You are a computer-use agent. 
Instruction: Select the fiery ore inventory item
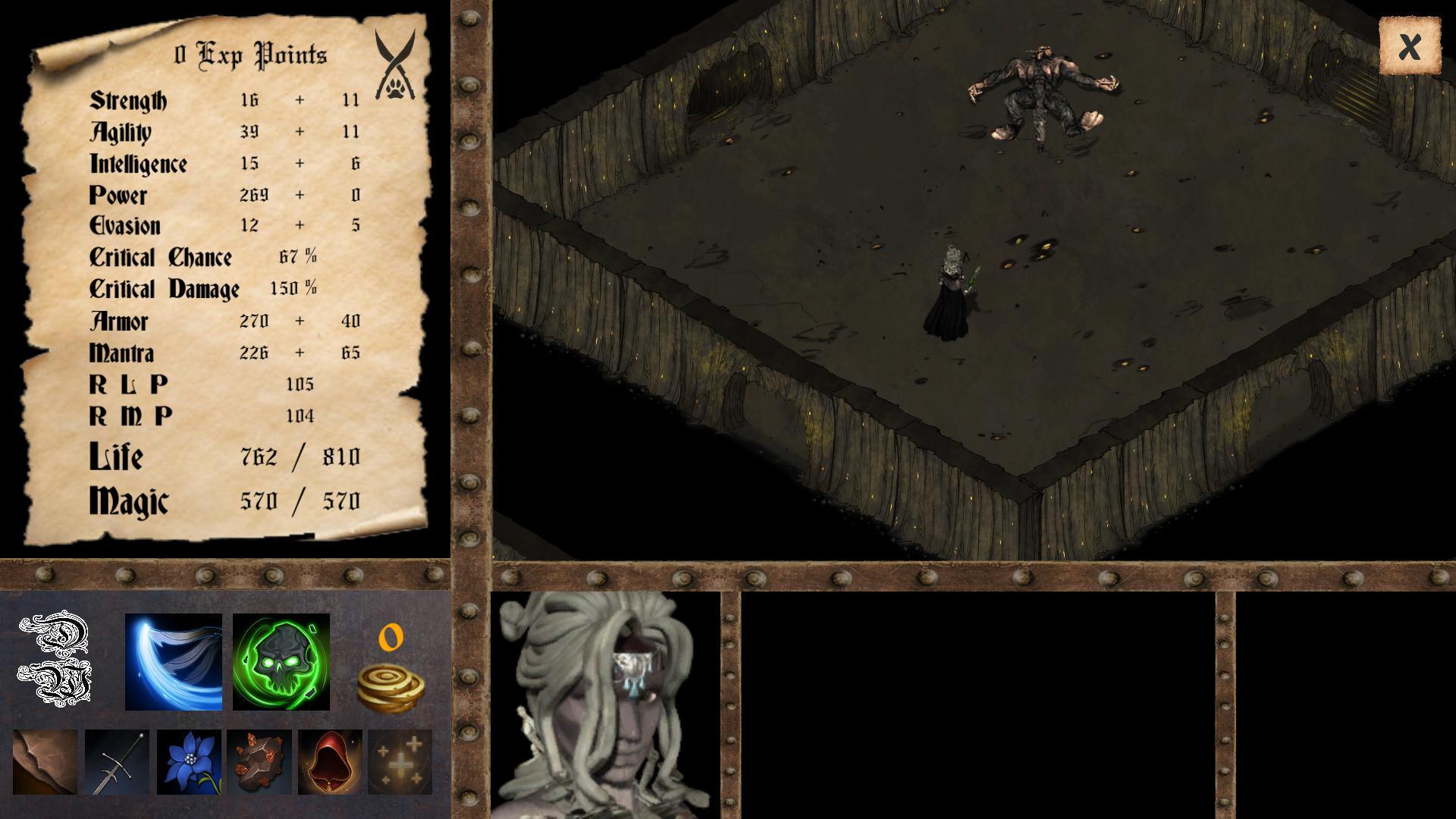tap(259, 761)
